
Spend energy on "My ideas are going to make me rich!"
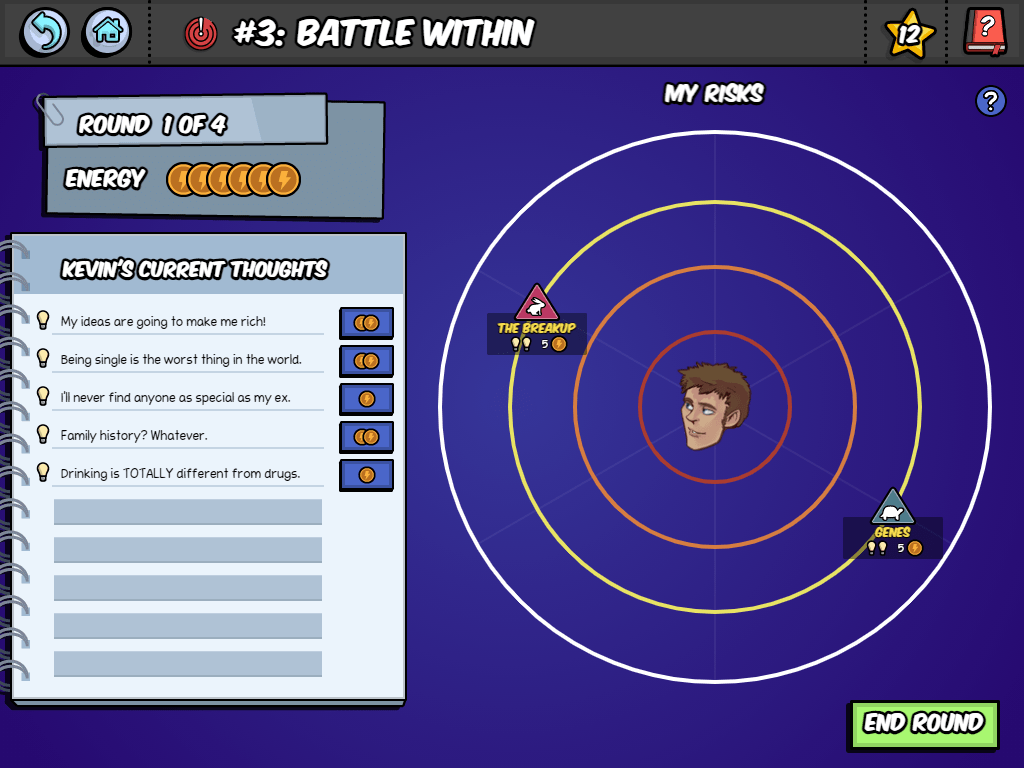[366, 323]
